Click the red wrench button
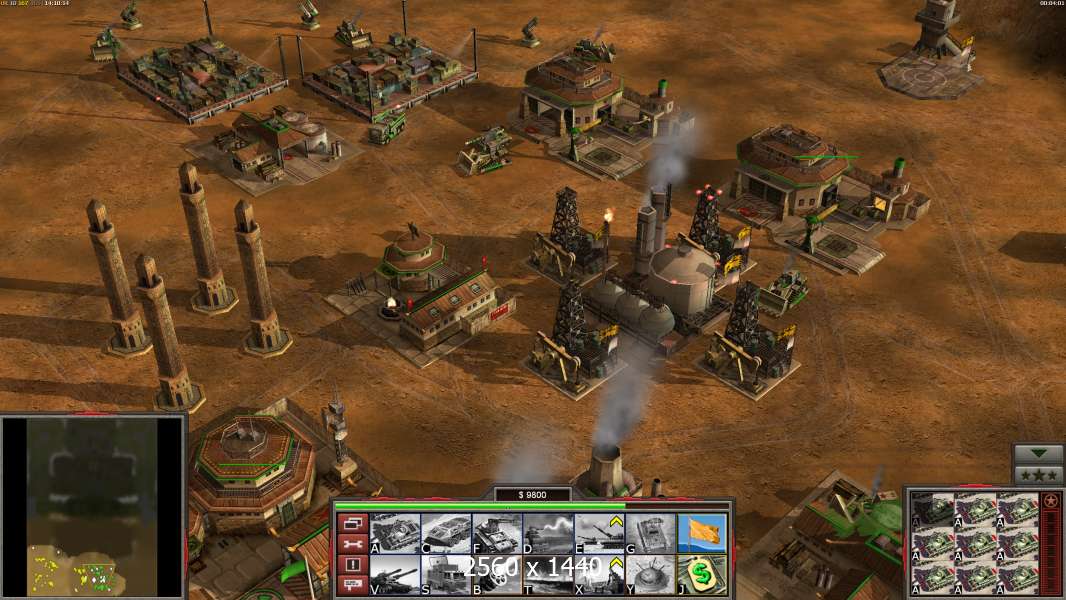 (352, 544)
